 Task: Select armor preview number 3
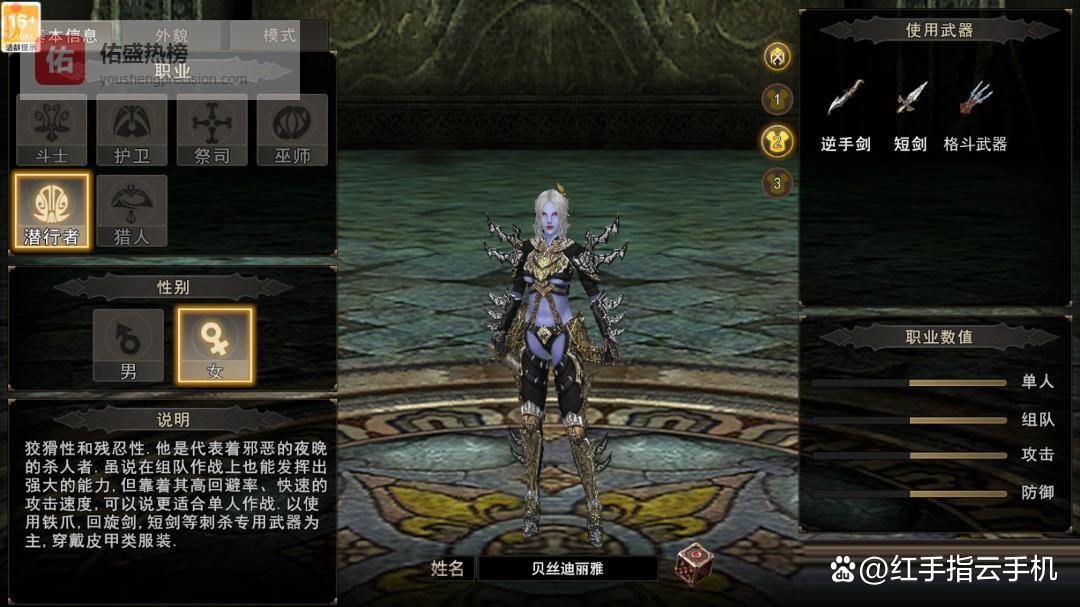tap(777, 183)
